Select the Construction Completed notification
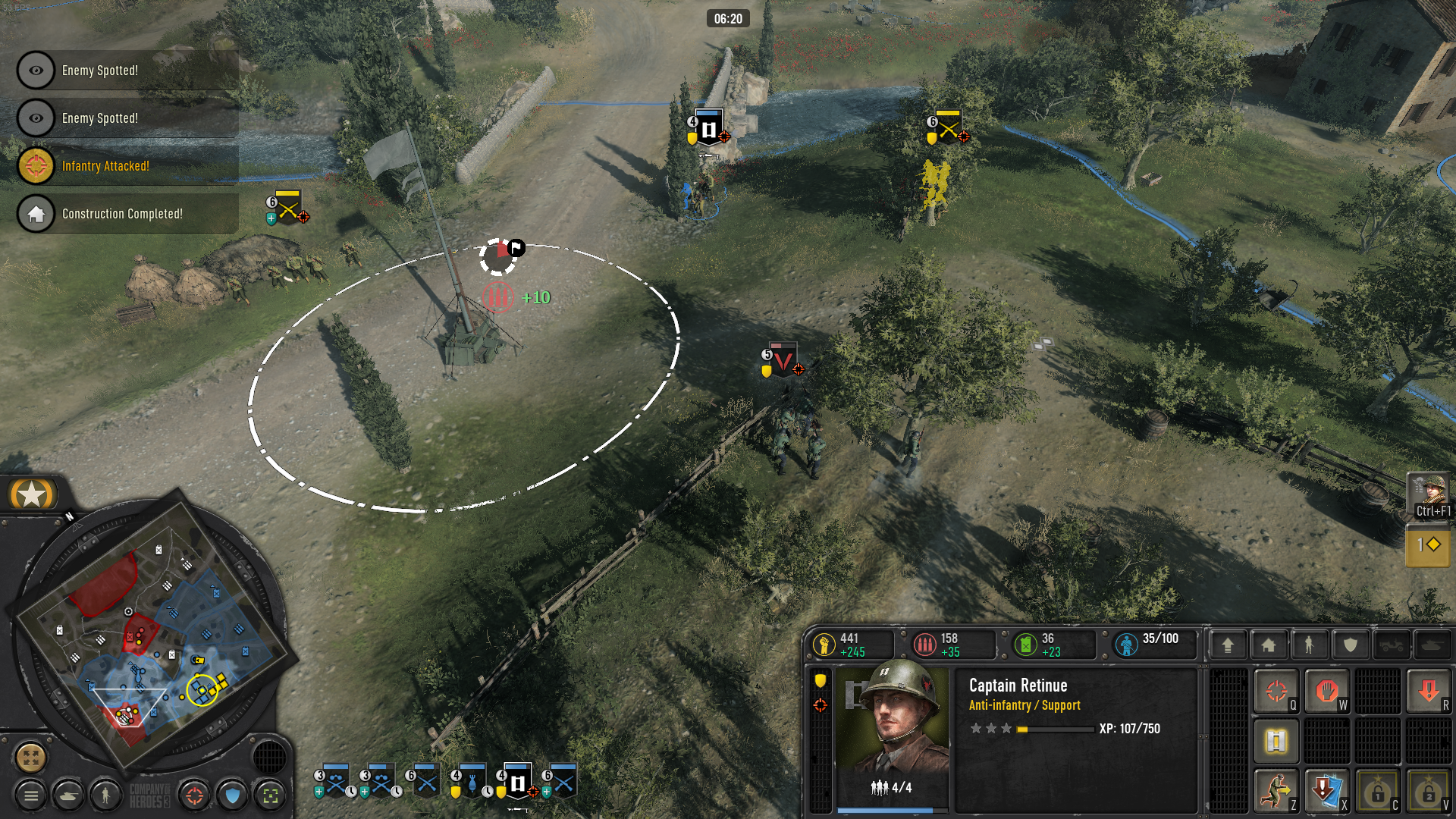This screenshot has height=819, width=1456. point(127,214)
